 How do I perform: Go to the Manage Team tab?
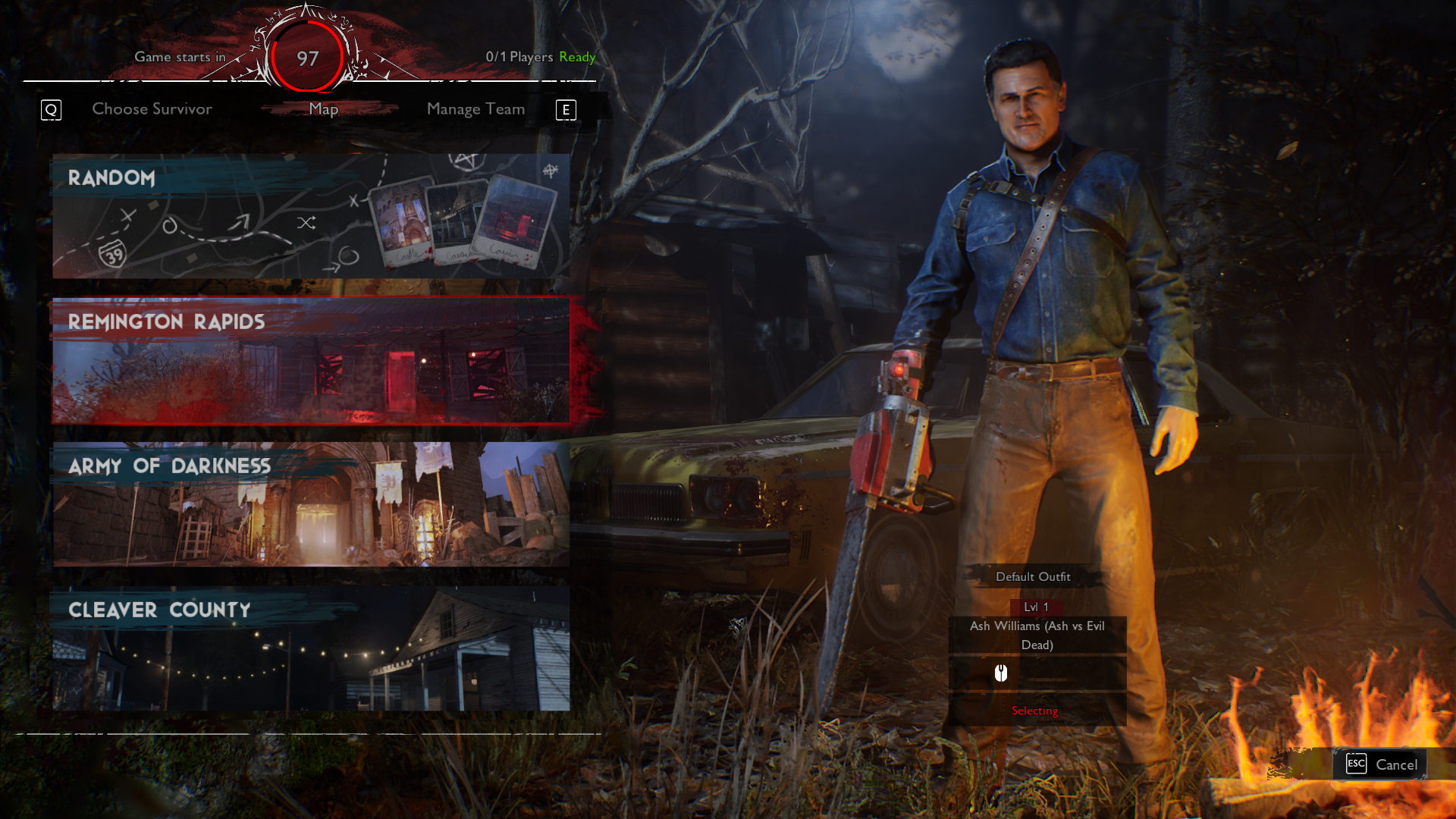point(475,109)
